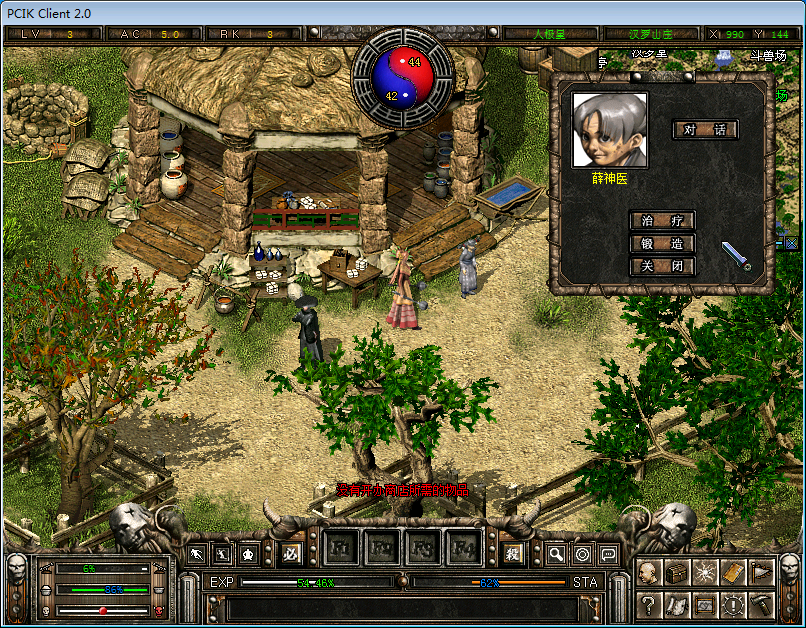Click the chat input bar
Image resolution: width=806 pixels, height=628 pixels.
pyautogui.click(x=400, y=607)
